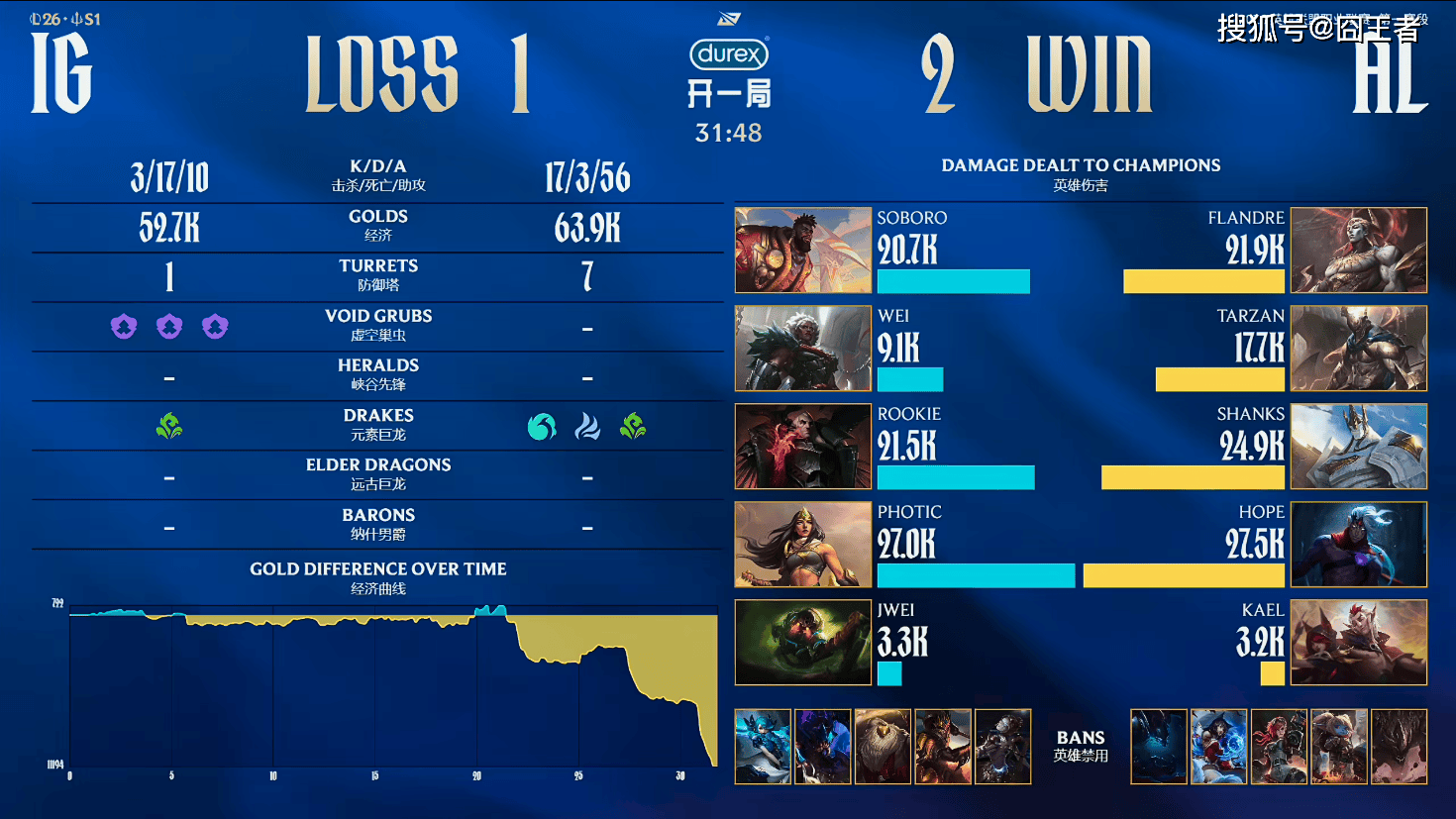Click the banned Gwen thumbnail

click(x=763, y=747)
